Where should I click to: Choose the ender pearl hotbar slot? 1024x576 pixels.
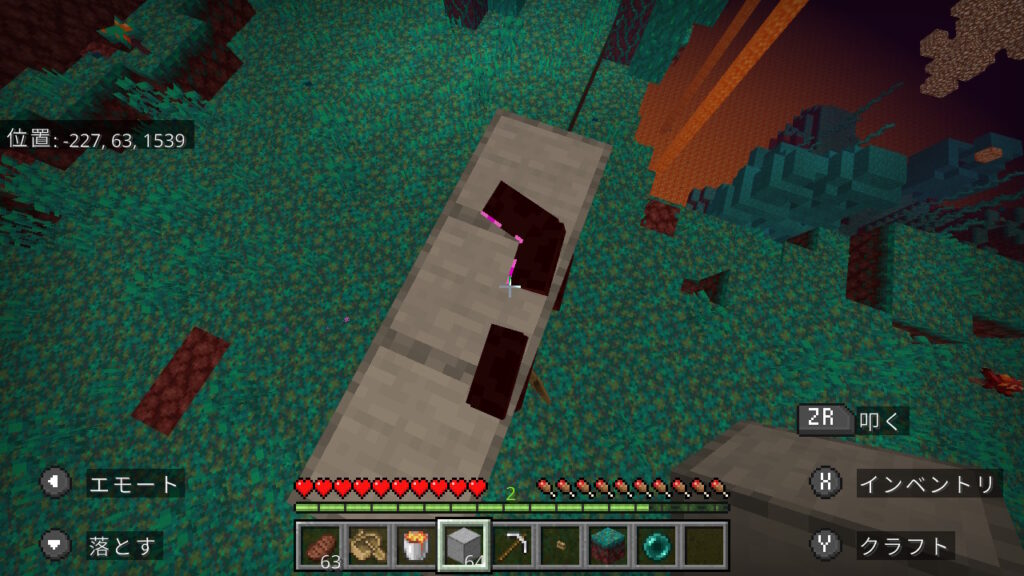click(x=656, y=546)
